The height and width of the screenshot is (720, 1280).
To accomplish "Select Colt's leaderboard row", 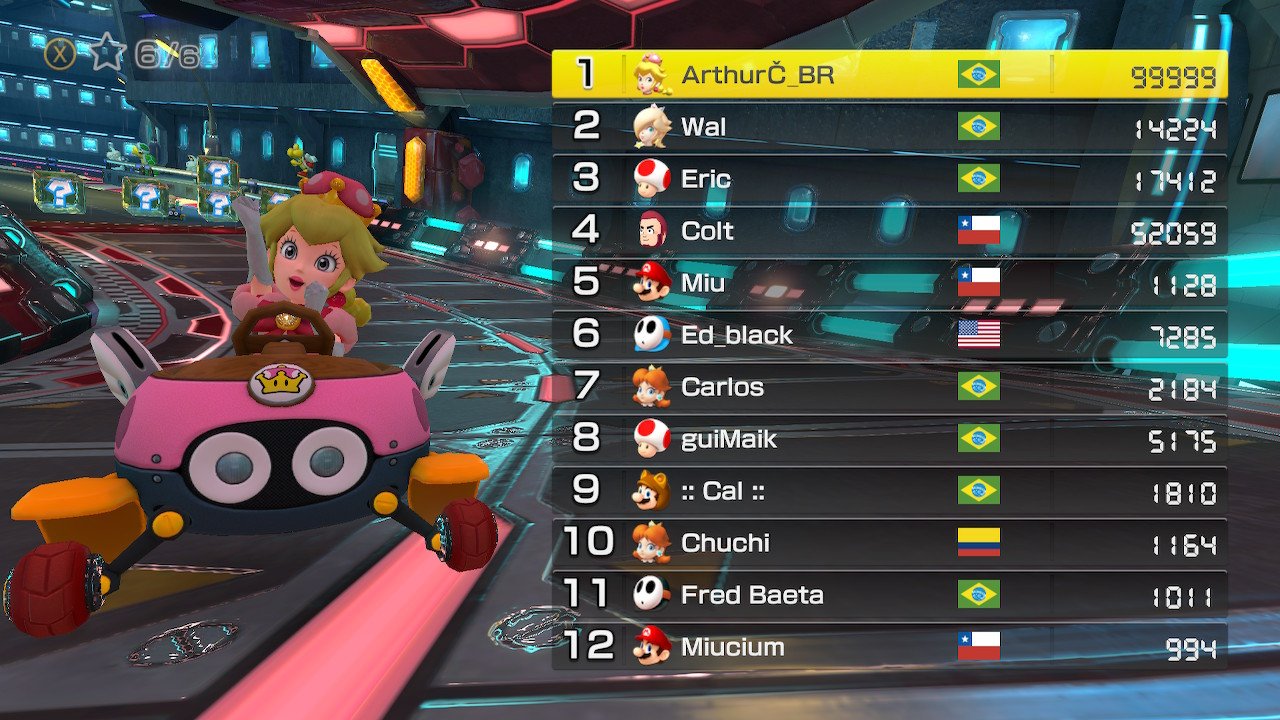I will (889, 231).
